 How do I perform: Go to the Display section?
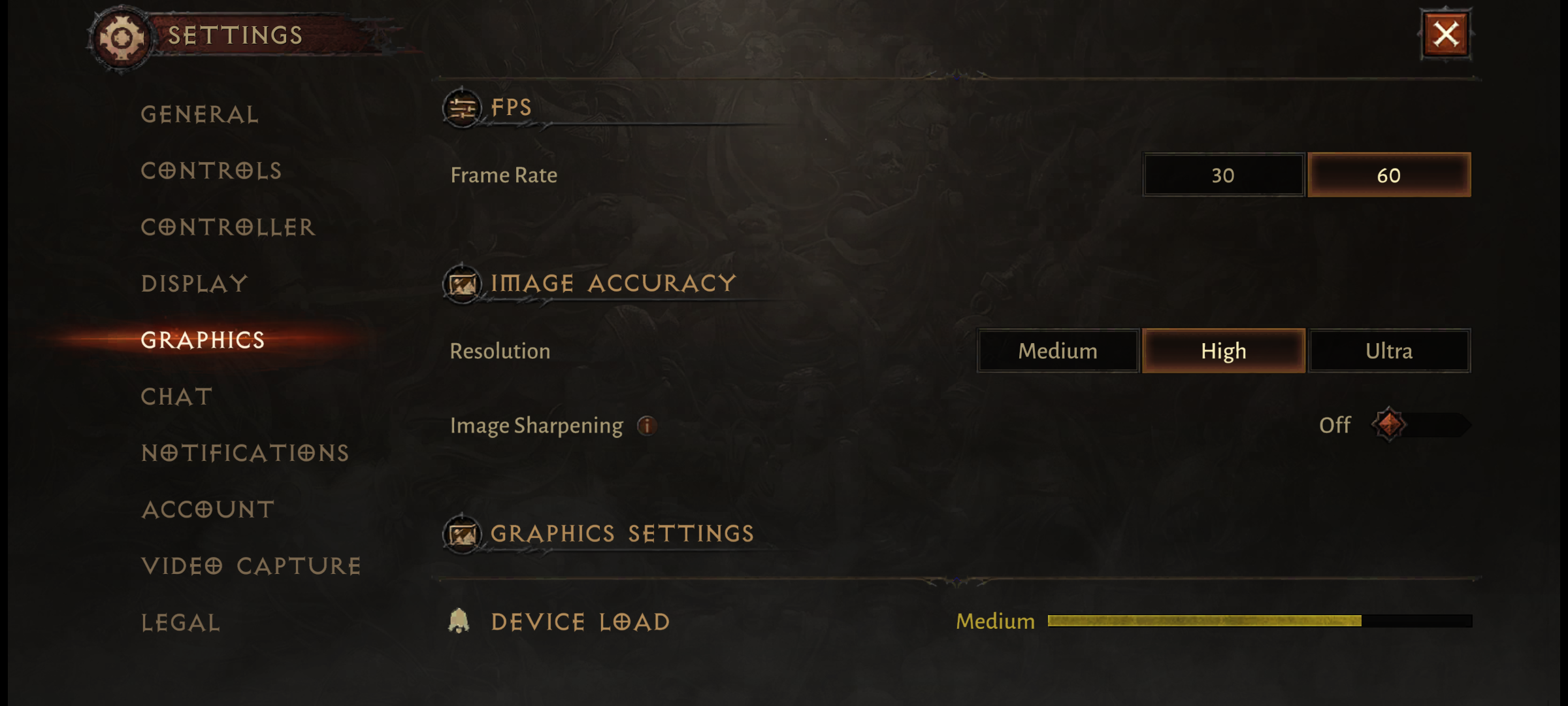click(x=195, y=284)
